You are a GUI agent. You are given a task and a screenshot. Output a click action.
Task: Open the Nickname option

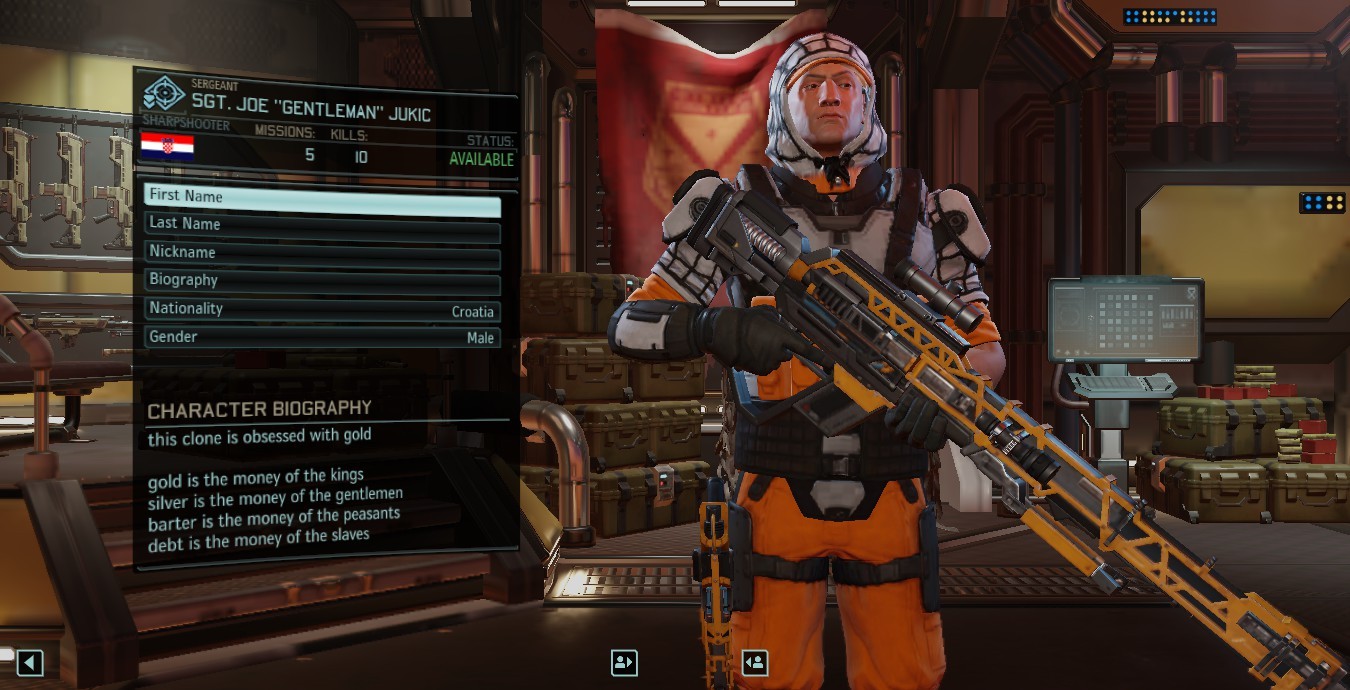pos(321,253)
